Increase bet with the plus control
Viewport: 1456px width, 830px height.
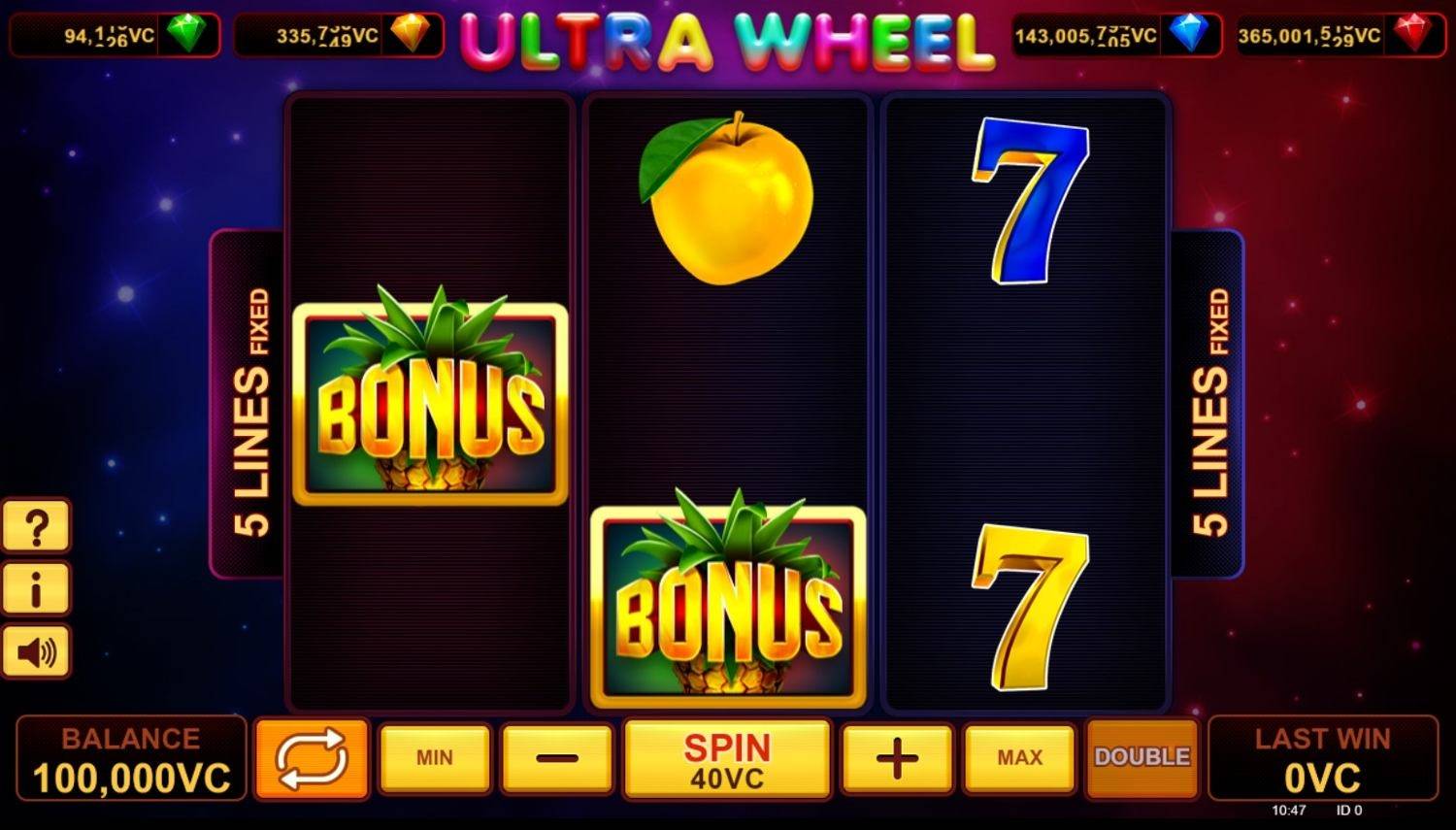895,758
